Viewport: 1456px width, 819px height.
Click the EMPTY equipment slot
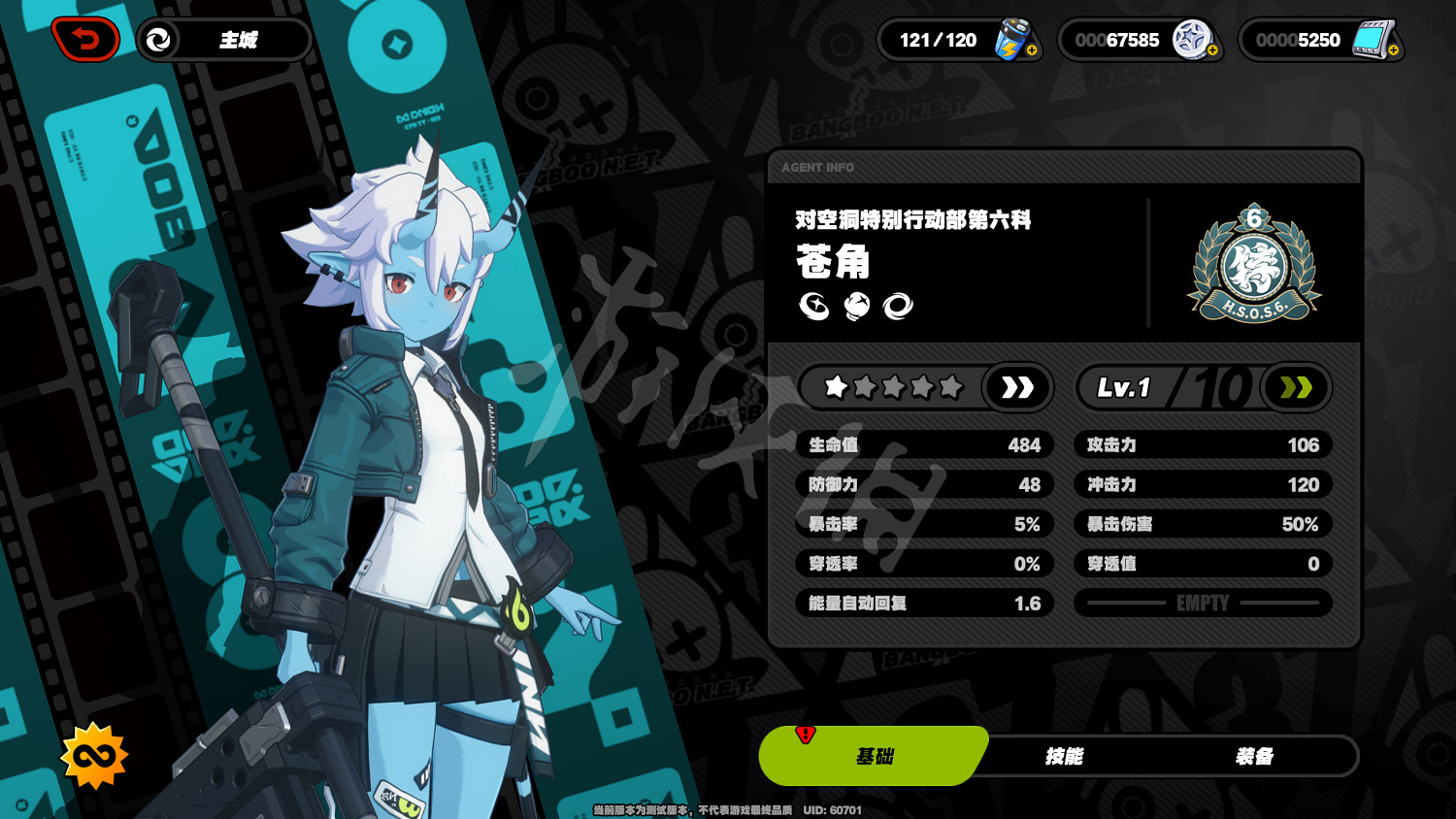pos(1202,603)
